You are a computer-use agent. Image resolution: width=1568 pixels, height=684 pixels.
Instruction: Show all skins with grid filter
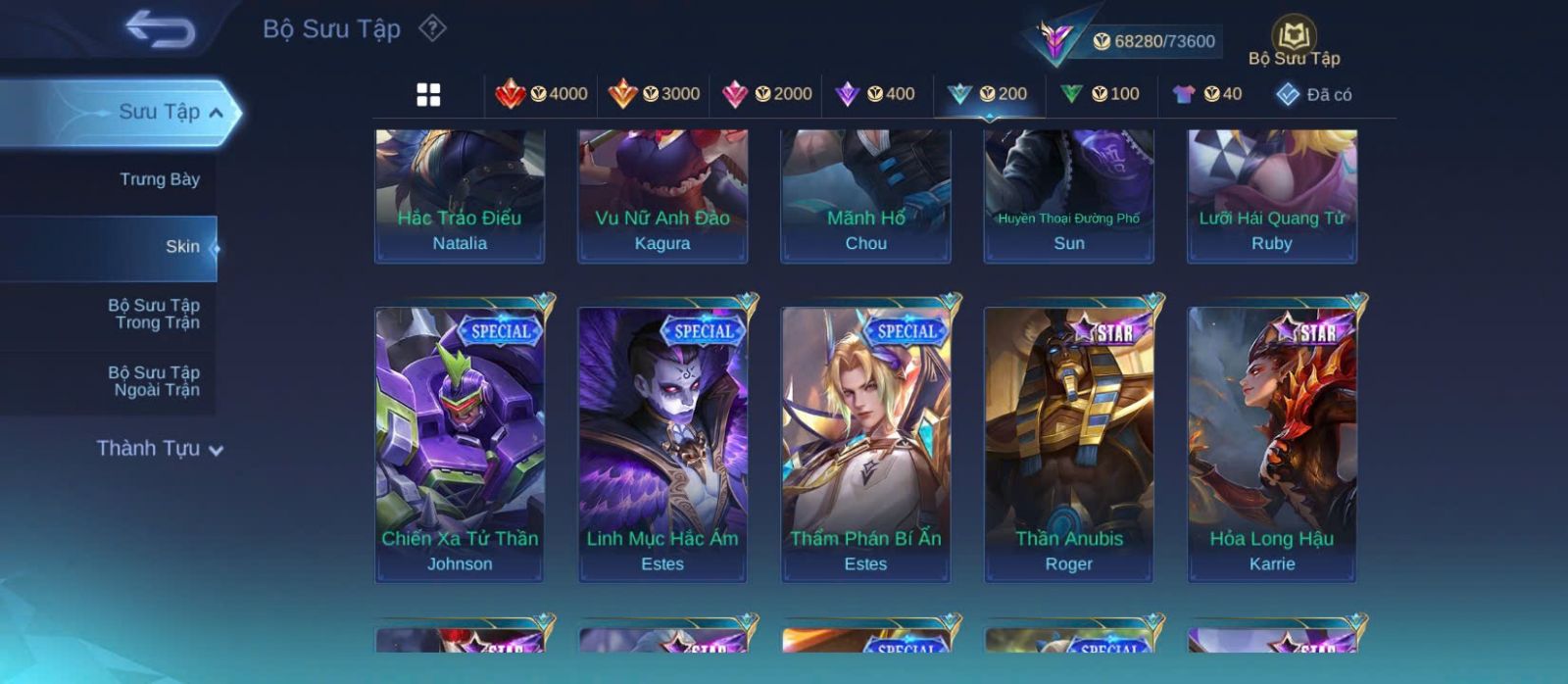tap(428, 94)
